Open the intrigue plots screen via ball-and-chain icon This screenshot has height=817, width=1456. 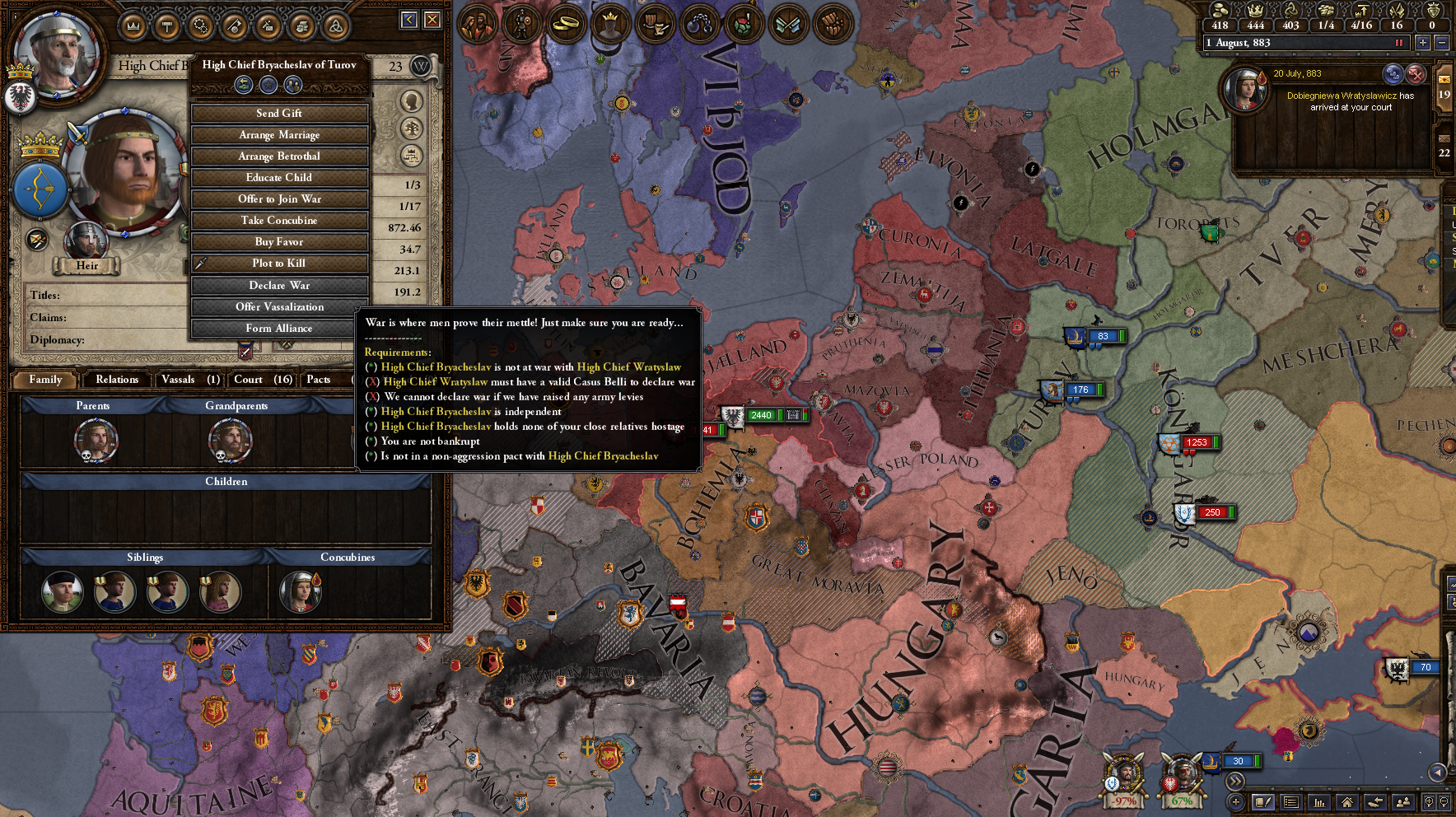[x=700, y=23]
